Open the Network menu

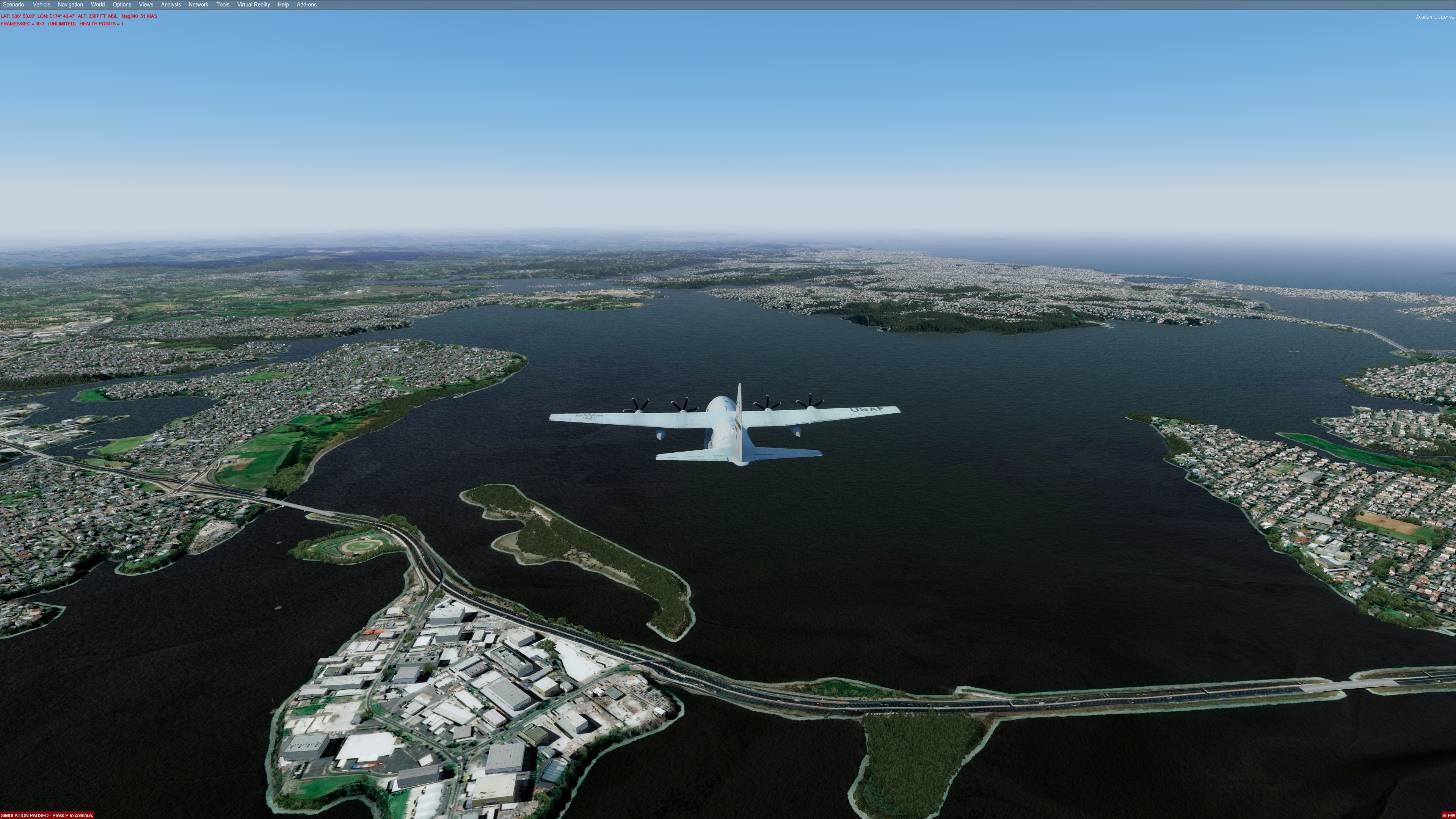pos(198,5)
